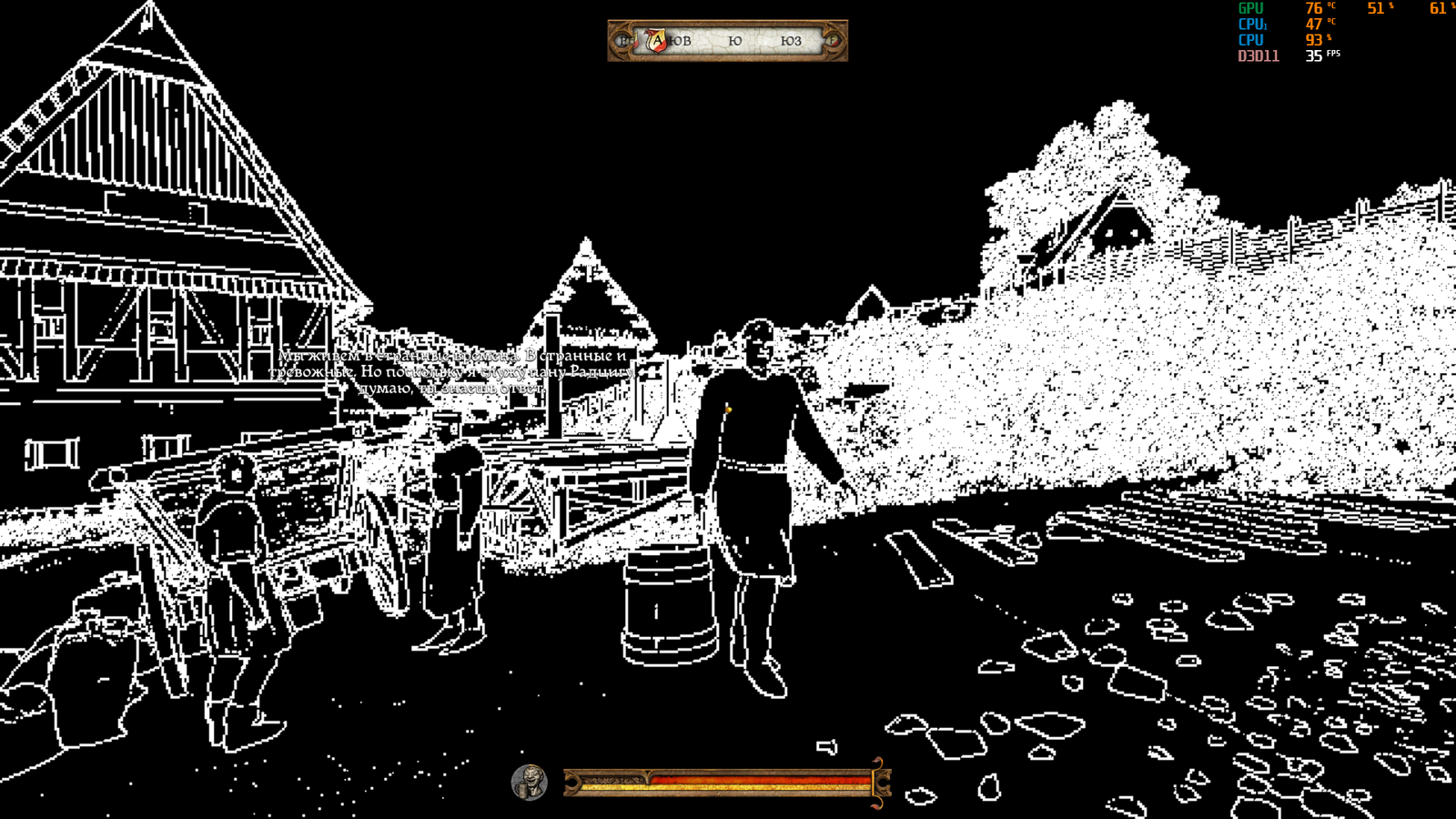Click the quest marker shield on the compass
The width and height of the screenshot is (1456, 819).
point(655,40)
